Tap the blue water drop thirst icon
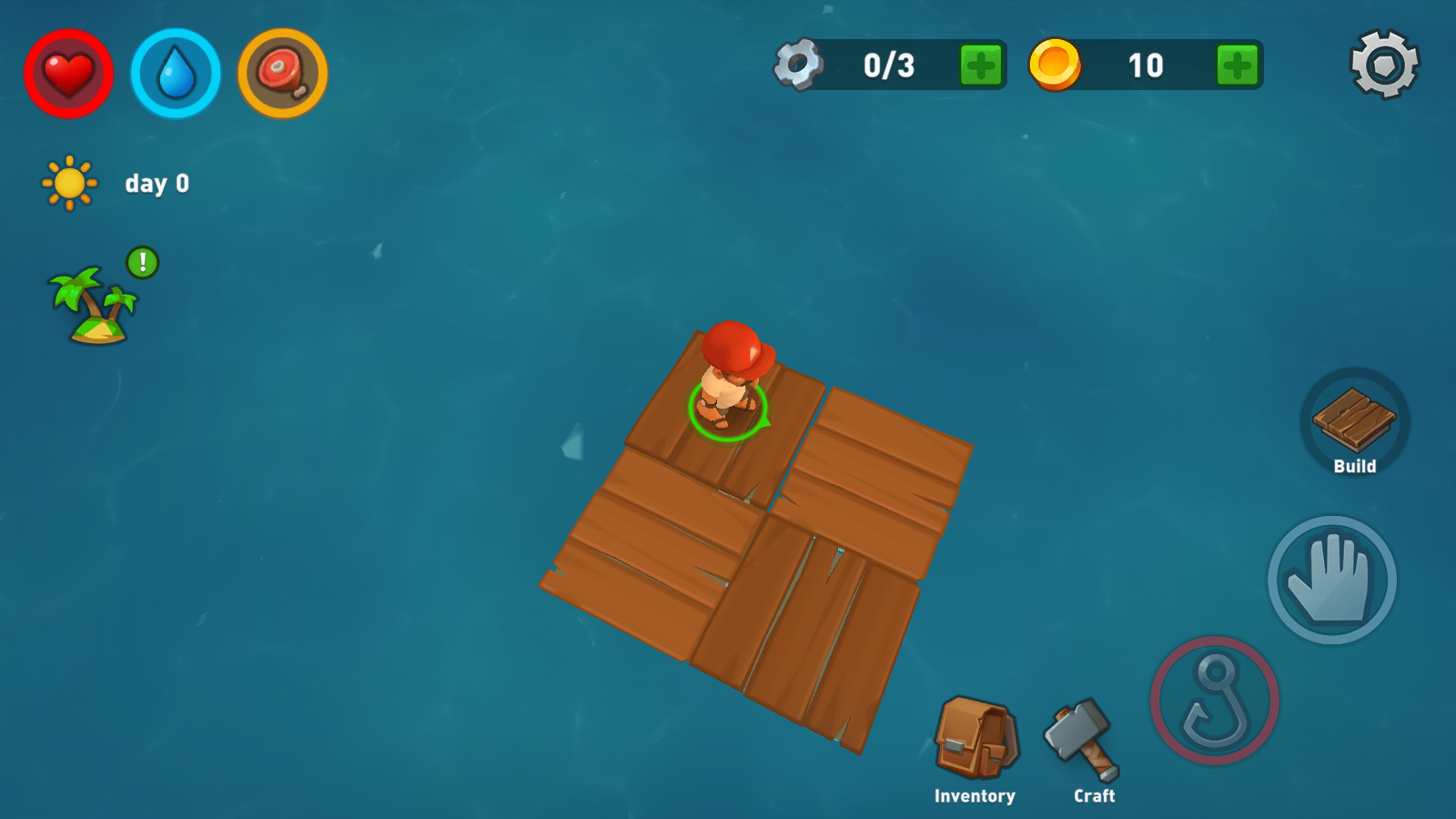1456x819 pixels. click(x=176, y=74)
